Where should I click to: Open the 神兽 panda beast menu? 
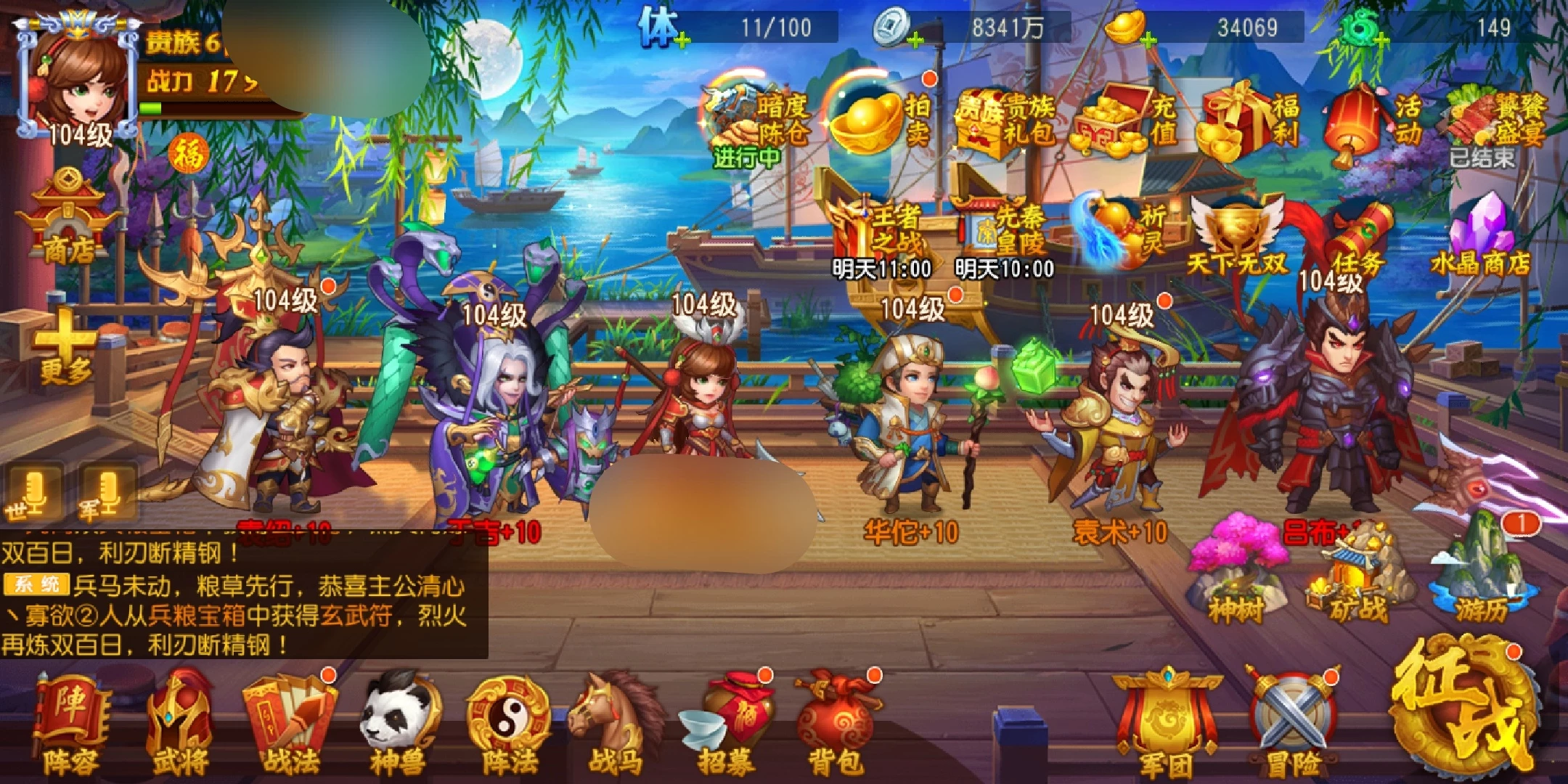[x=399, y=722]
